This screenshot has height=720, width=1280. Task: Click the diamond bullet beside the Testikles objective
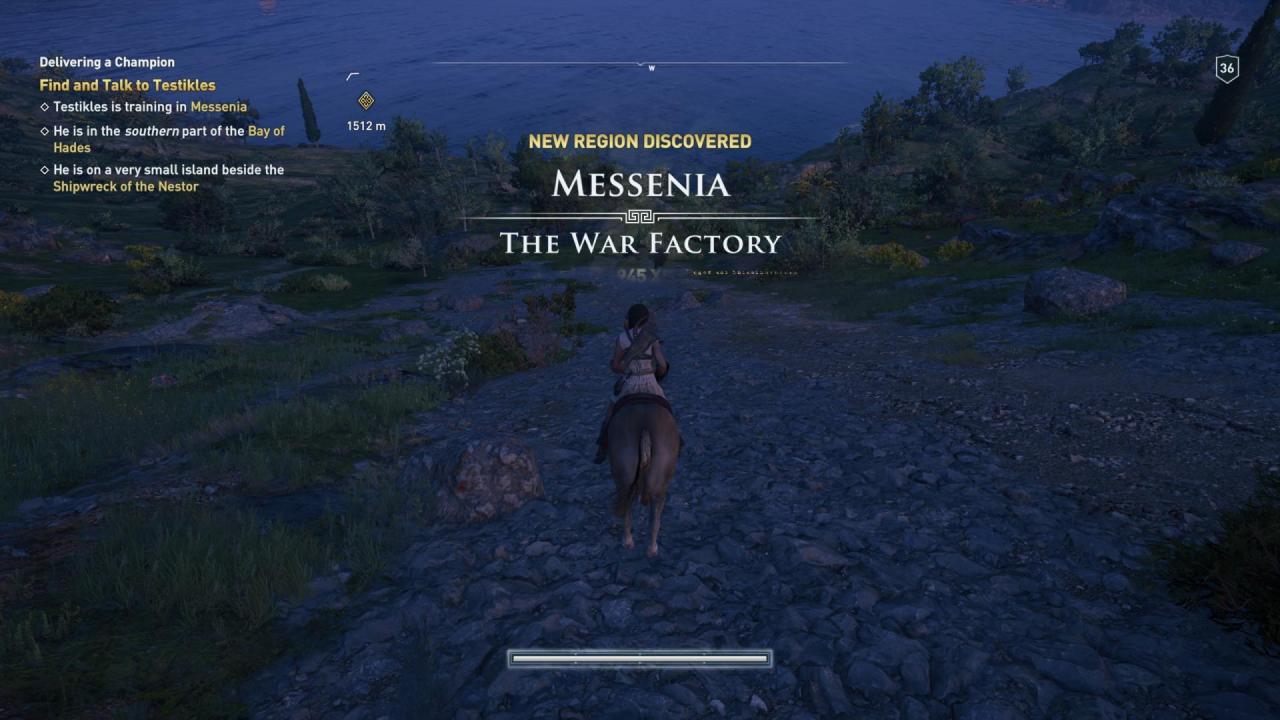pyautogui.click(x=42, y=106)
